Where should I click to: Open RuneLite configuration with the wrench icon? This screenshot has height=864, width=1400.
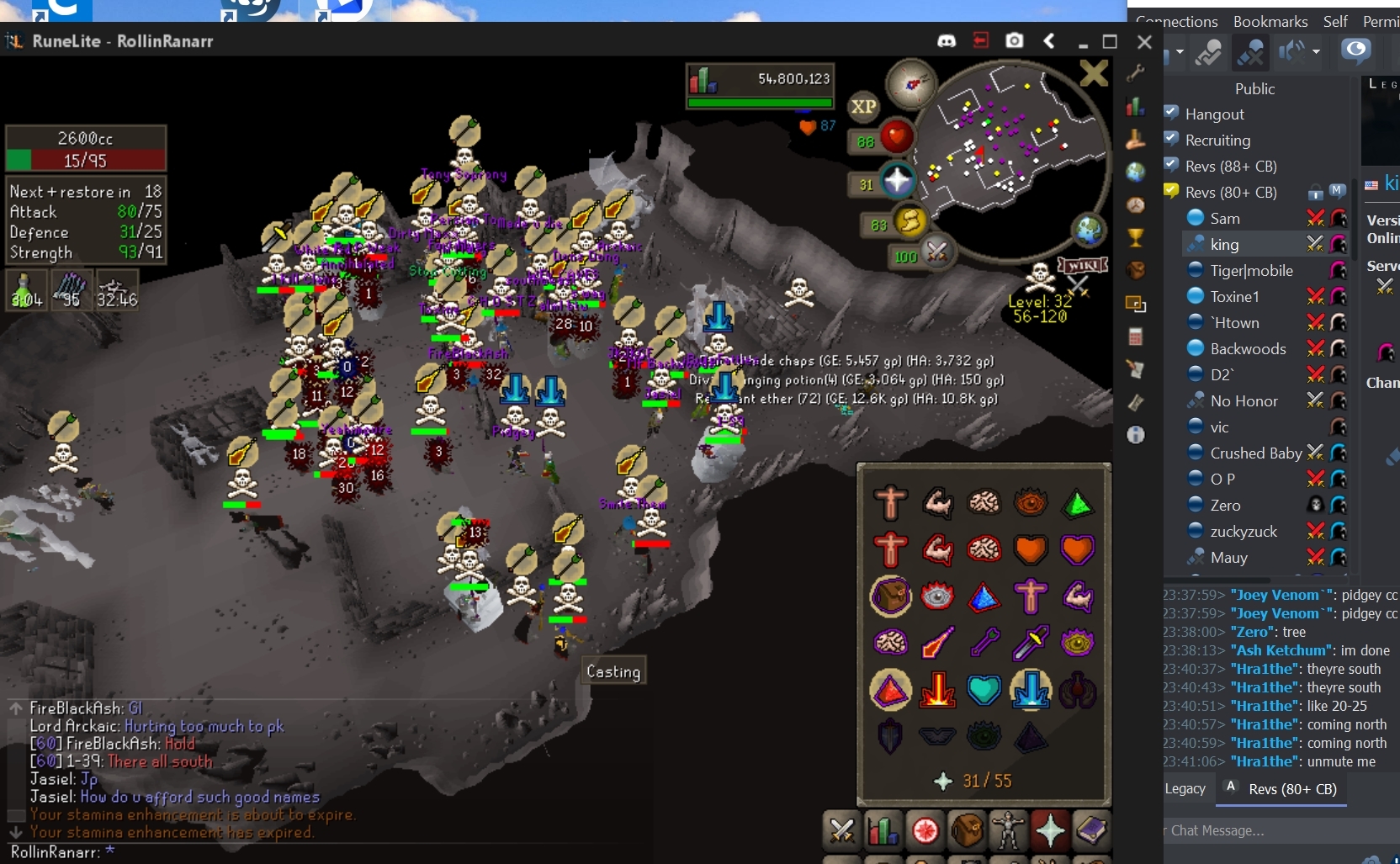coord(1137,73)
